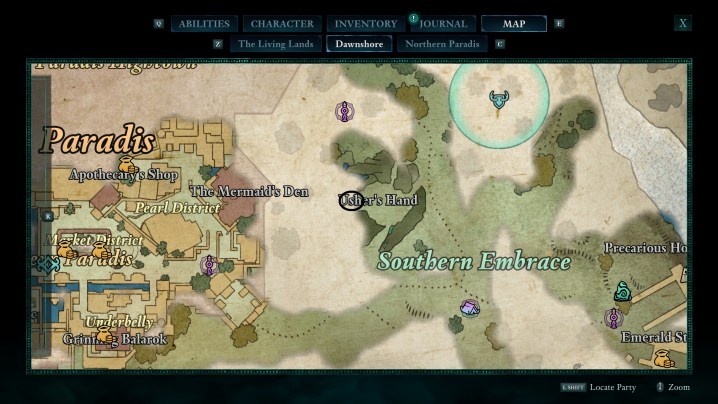Click the Emerald merchant pouch marker
The image size is (718, 404).
click(661, 356)
